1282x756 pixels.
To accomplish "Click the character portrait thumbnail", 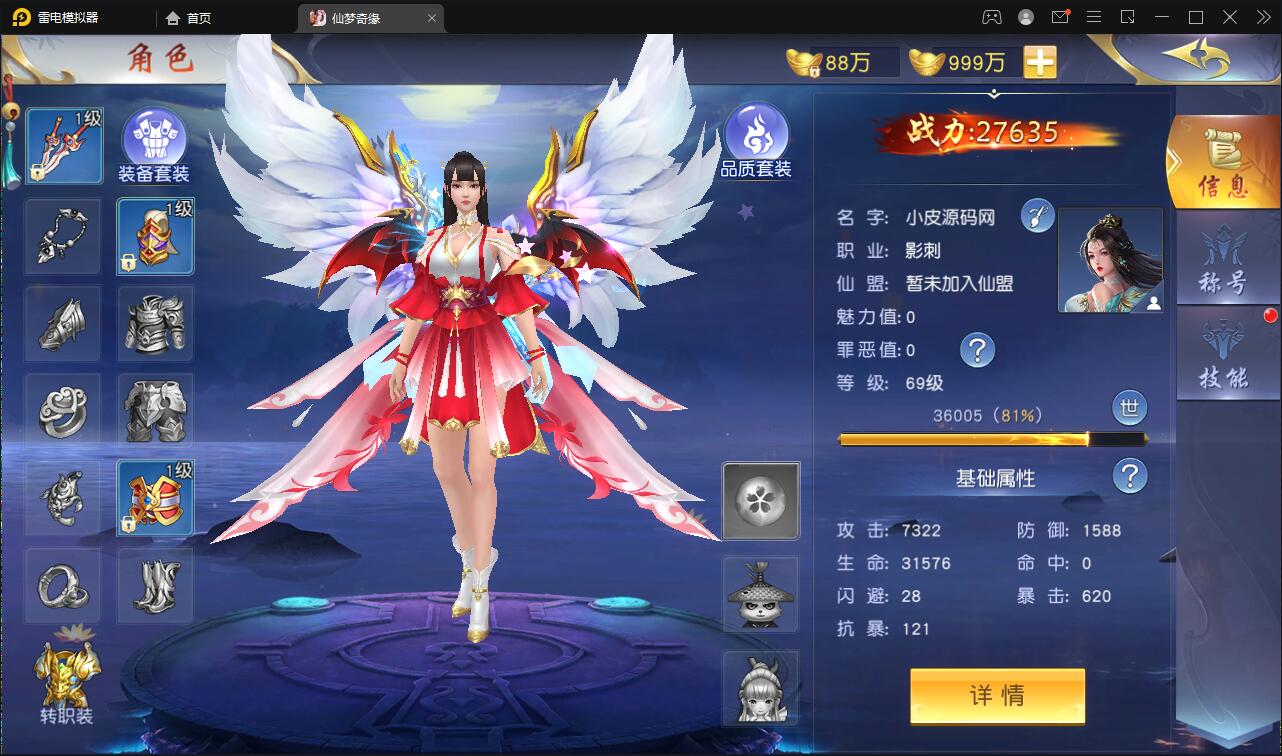I will pos(1110,260).
